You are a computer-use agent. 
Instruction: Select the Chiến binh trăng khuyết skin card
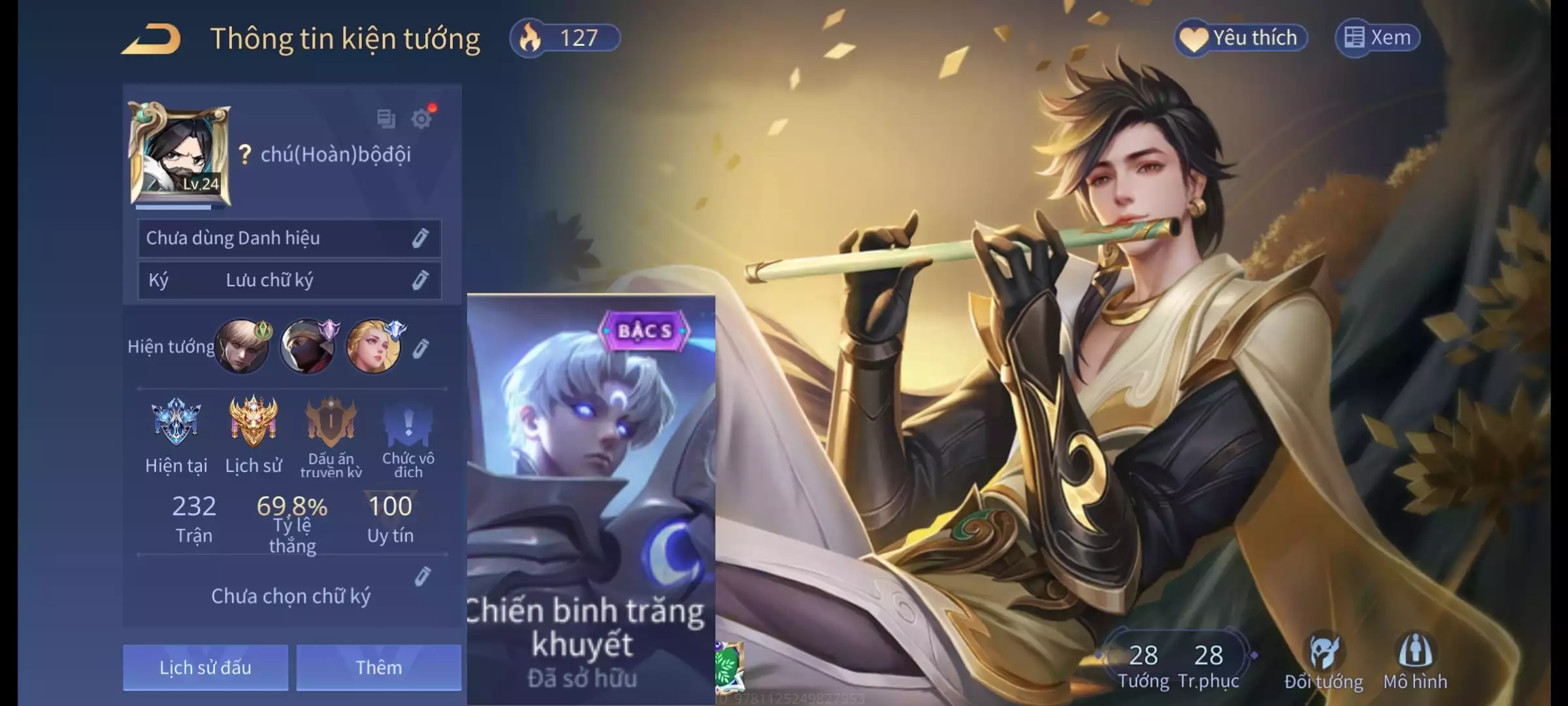point(591,497)
